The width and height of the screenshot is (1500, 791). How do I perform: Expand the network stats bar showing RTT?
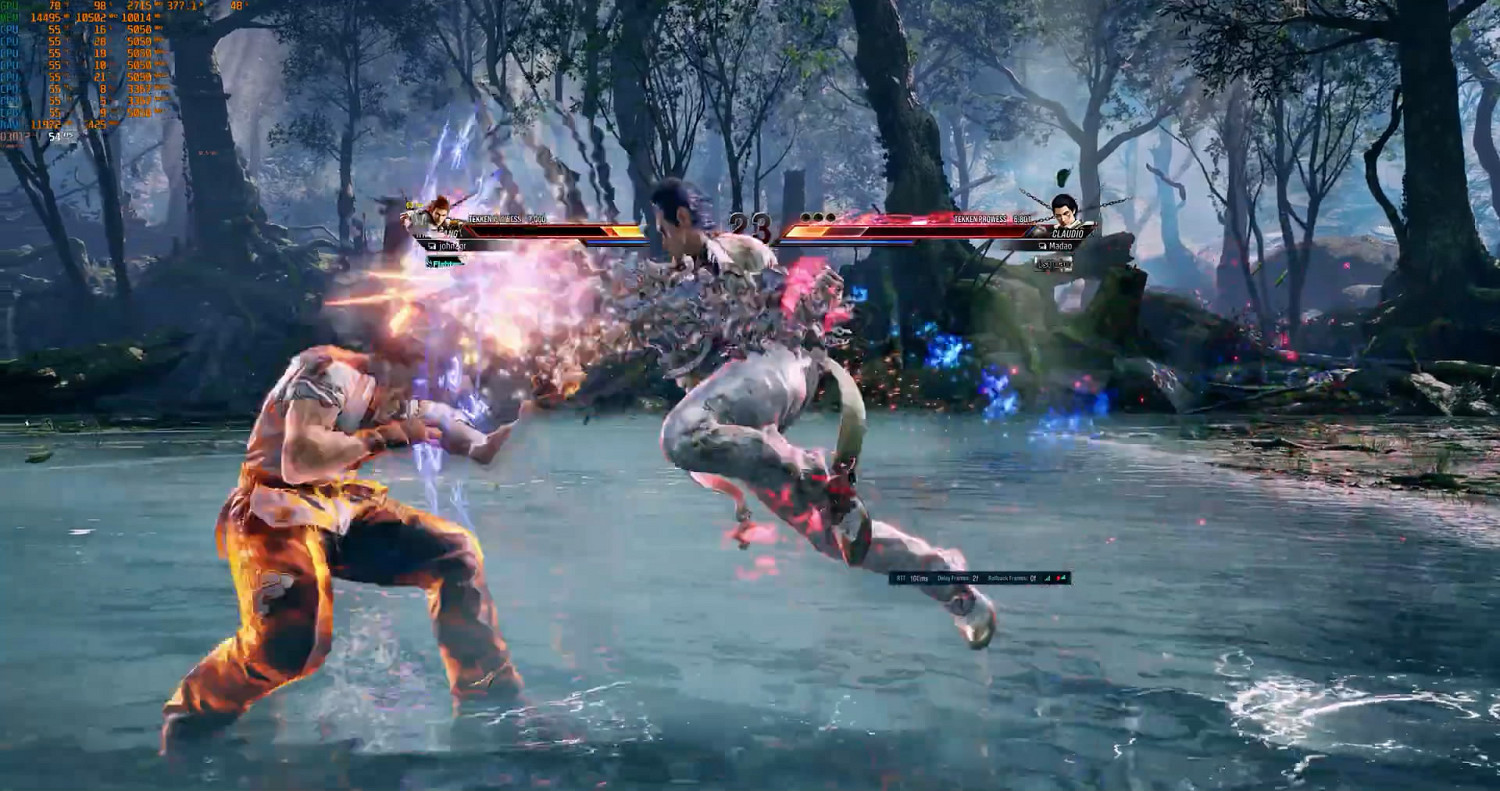(x=980, y=578)
